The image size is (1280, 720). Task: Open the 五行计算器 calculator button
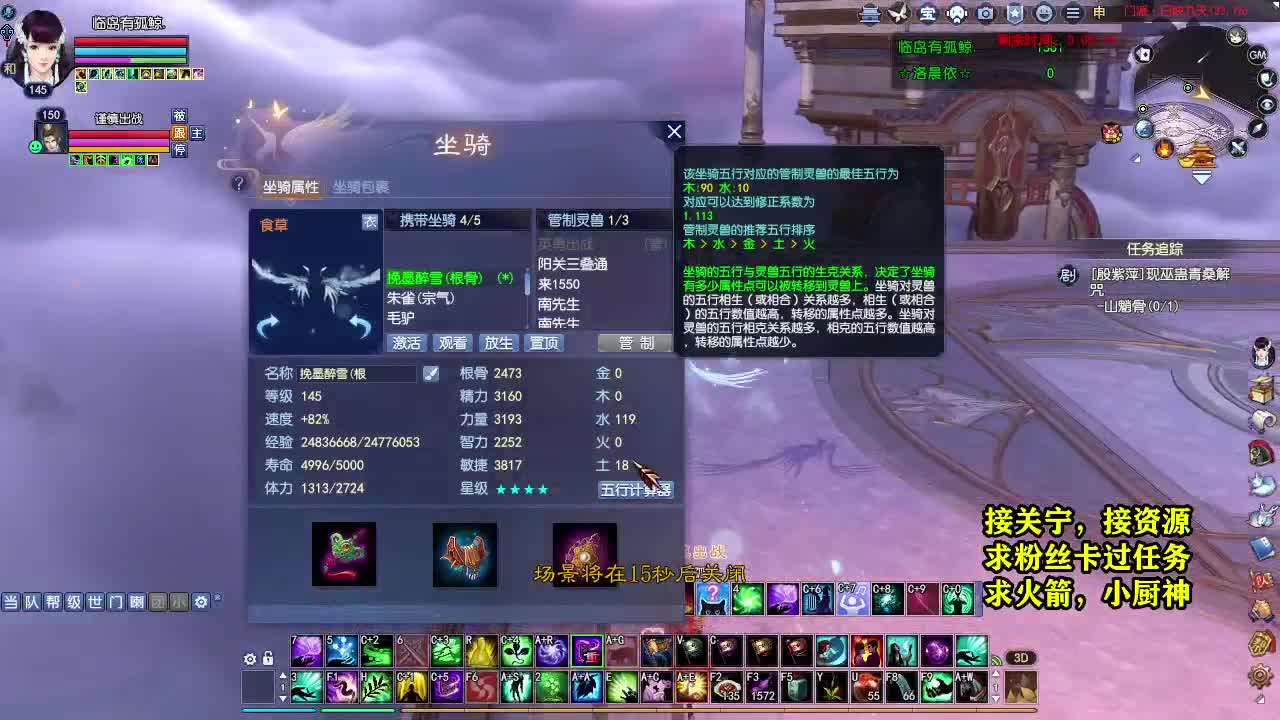(x=637, y=489)
